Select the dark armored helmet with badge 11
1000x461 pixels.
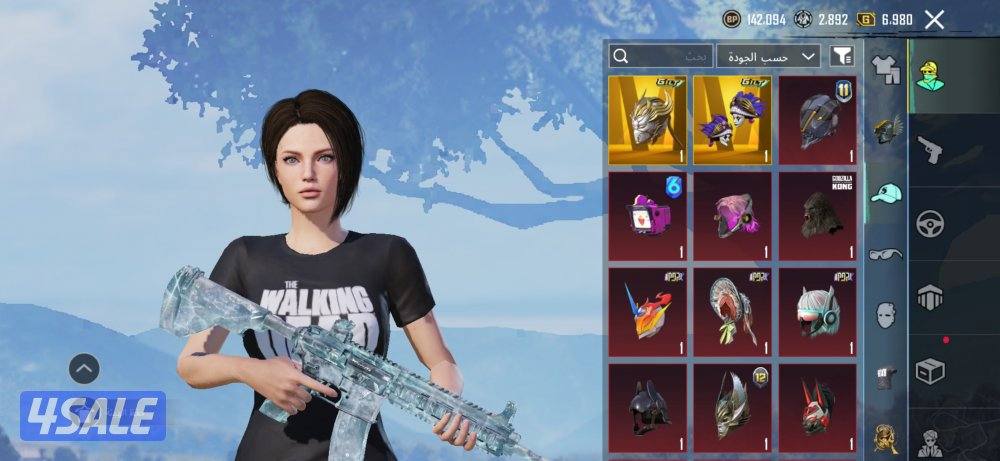point(818,120)
